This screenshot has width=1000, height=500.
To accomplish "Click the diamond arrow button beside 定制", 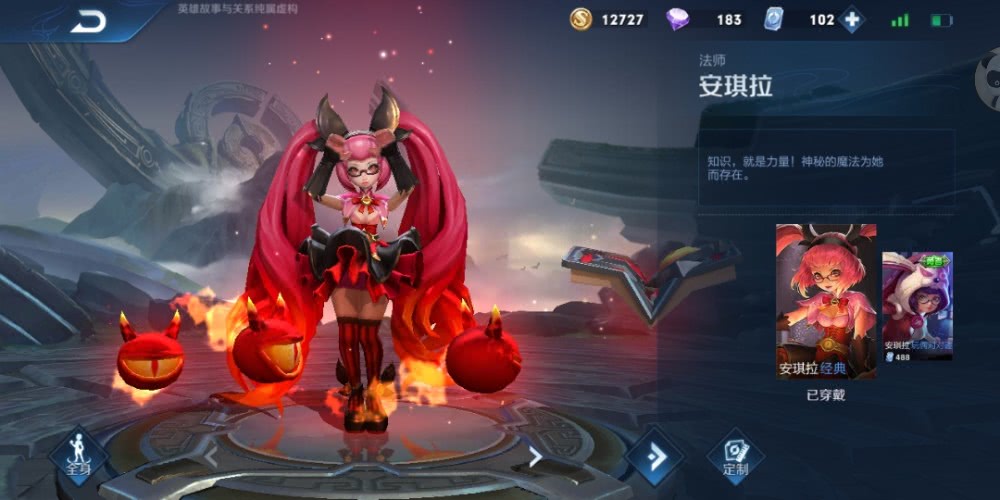I will 655,456.
